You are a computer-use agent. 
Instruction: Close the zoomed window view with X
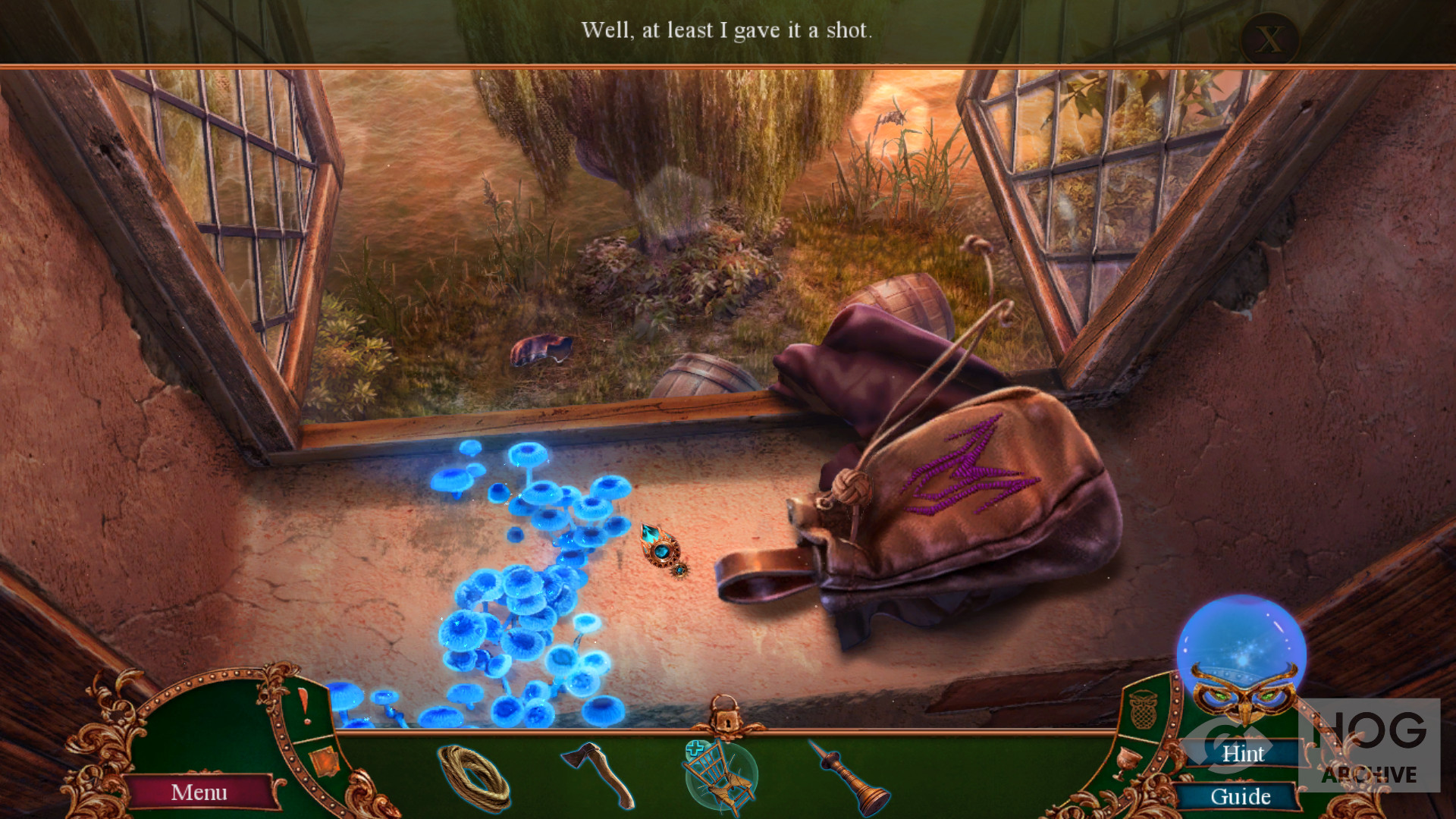(x=1270, y=38)
